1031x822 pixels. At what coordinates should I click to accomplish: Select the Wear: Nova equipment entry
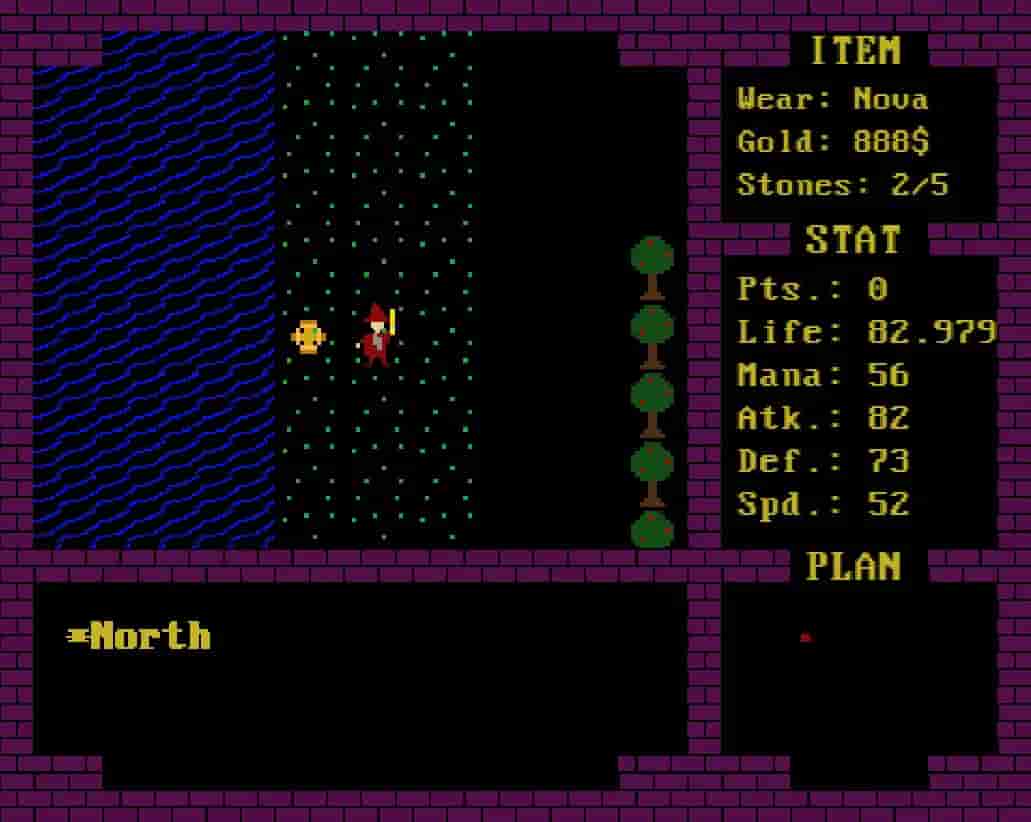(832, 99)
